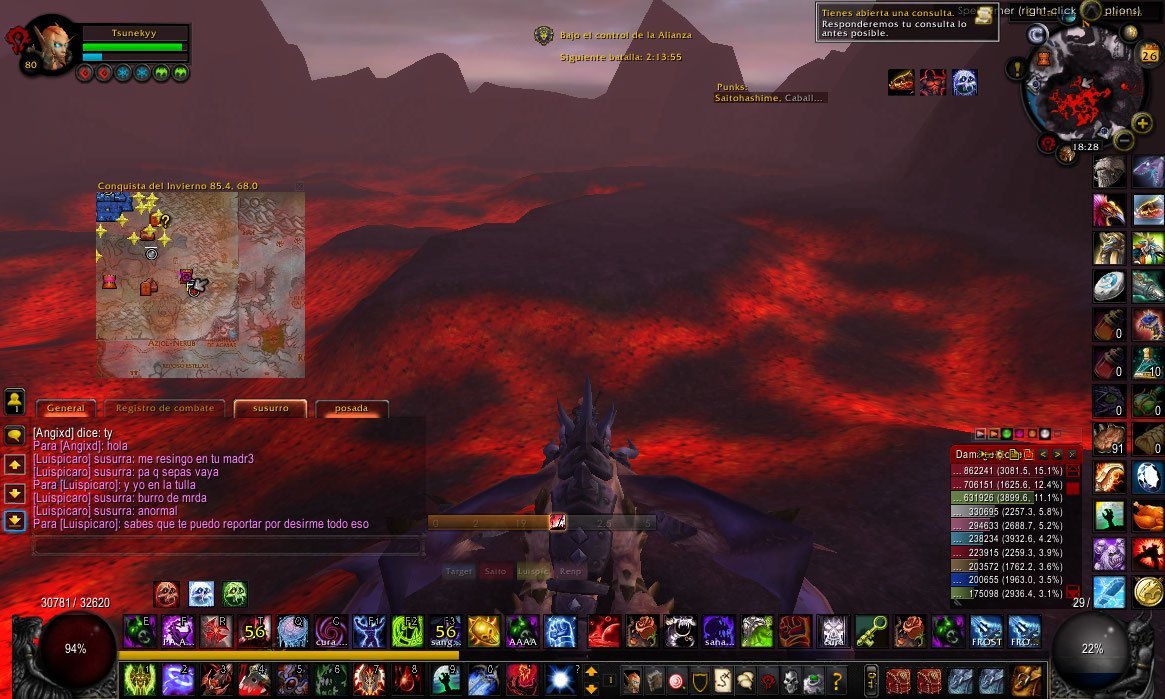Open the social friends button above chat

pos(15,401)
